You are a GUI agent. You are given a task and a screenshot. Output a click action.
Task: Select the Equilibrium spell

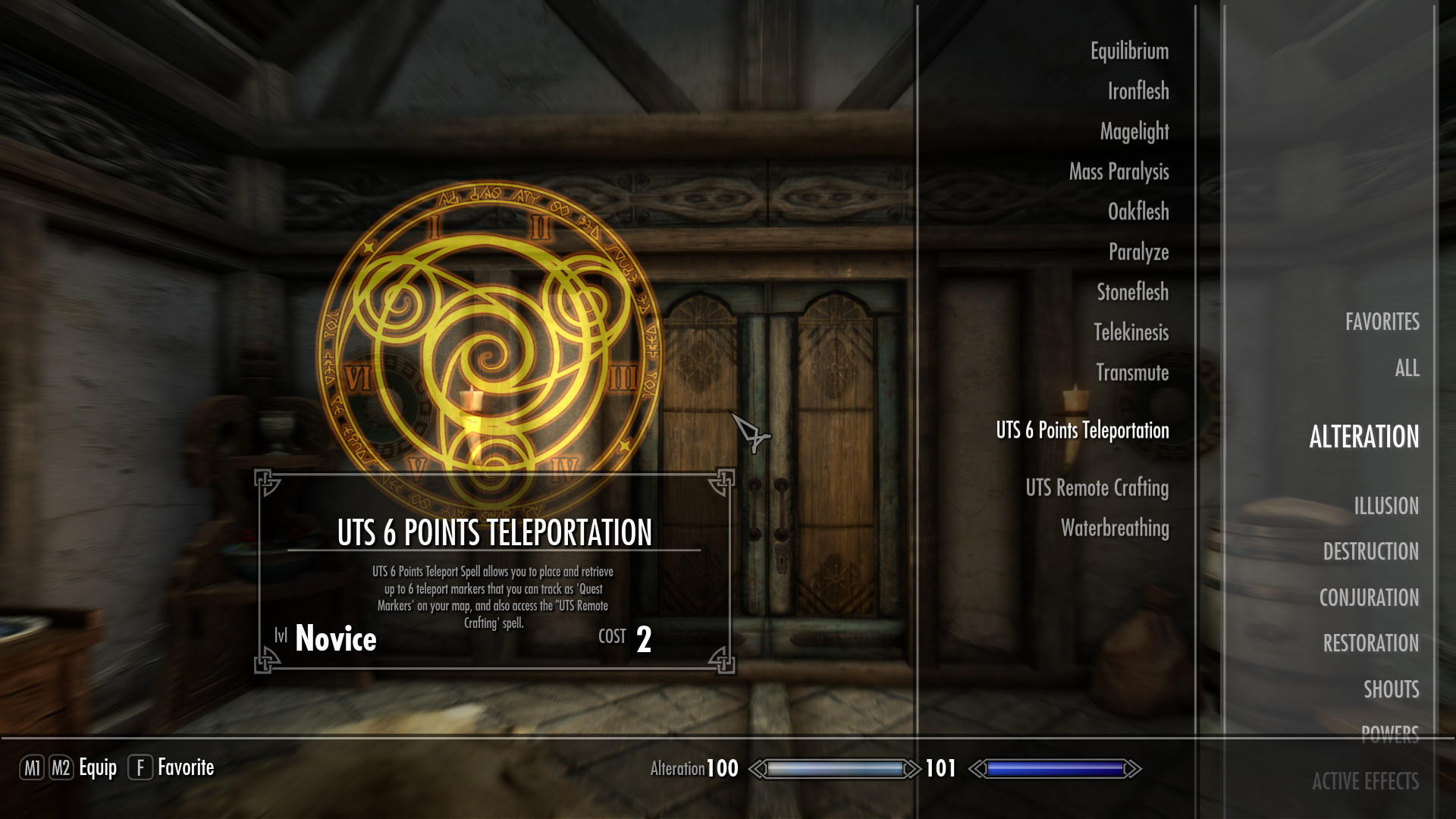[x=1129, y=52]
